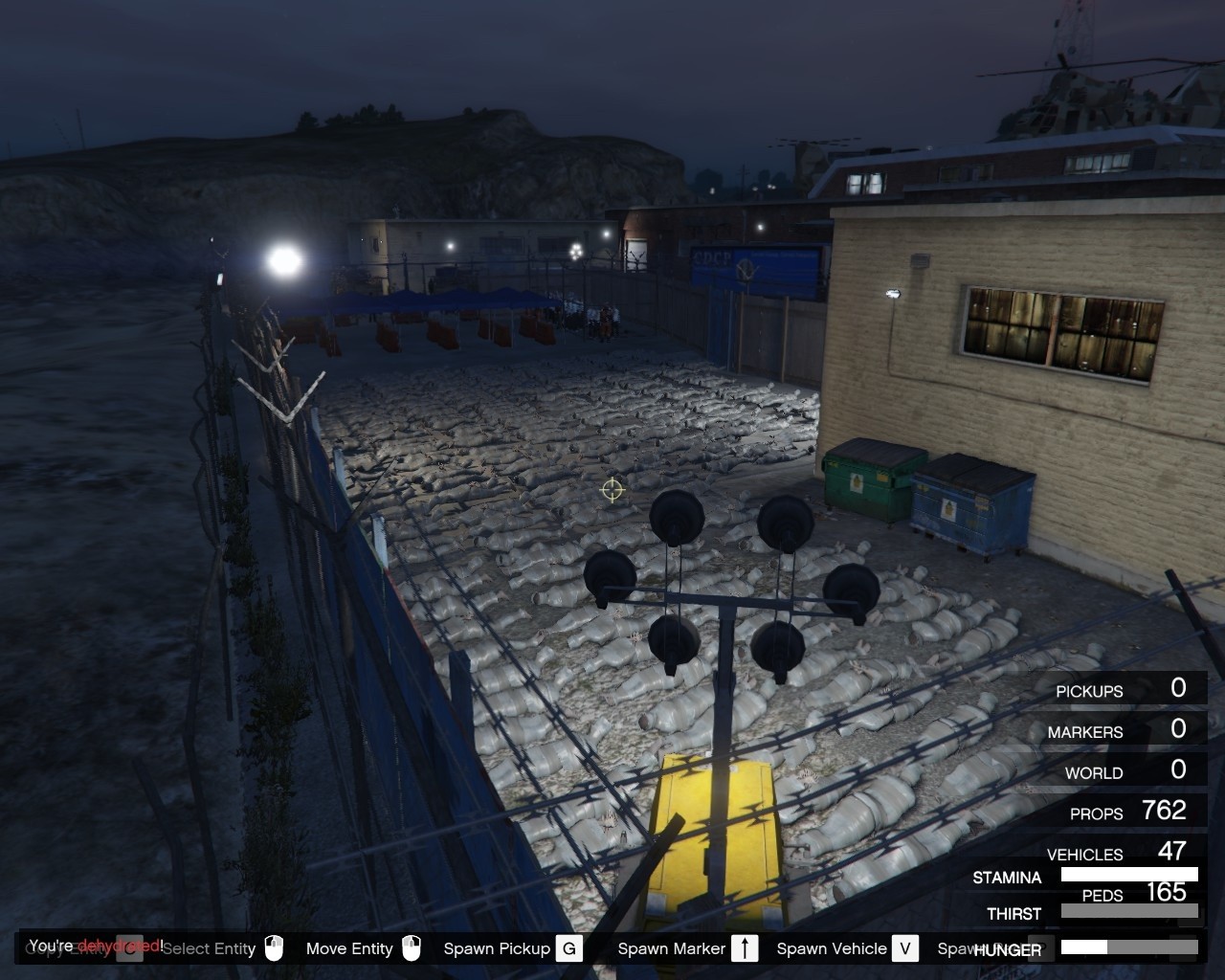Click the Move Entity label
1225x980 pixels.
(x=348, y=948)
